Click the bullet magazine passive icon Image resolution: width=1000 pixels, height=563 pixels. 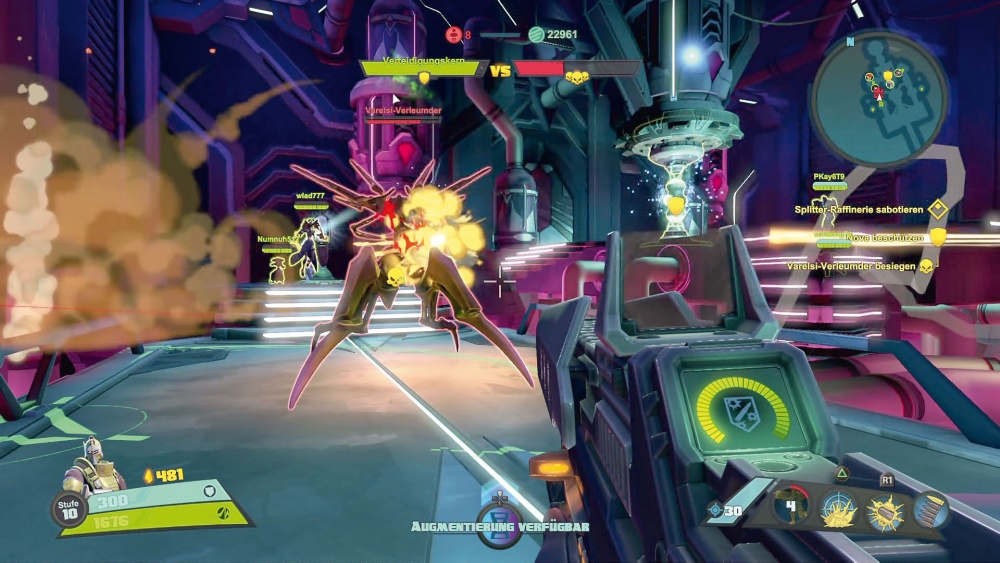930,510
